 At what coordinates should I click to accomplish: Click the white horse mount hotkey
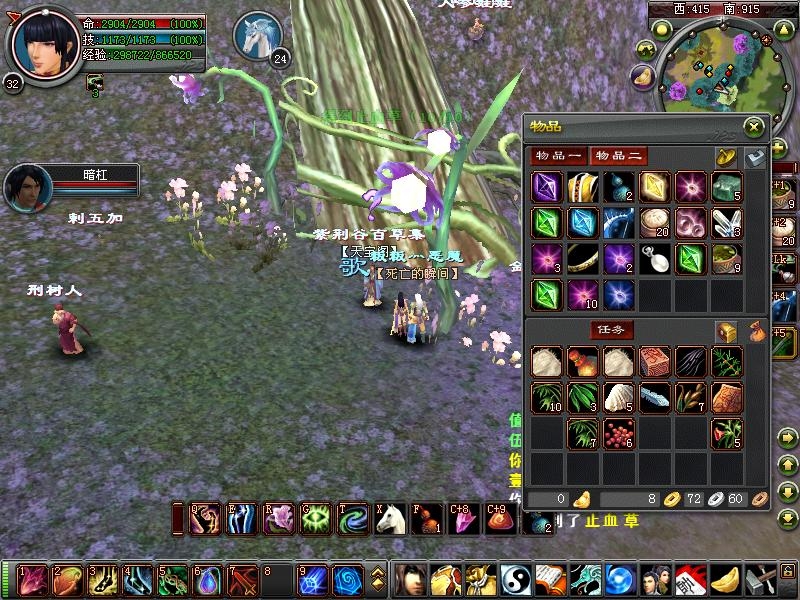click(391, 517)
